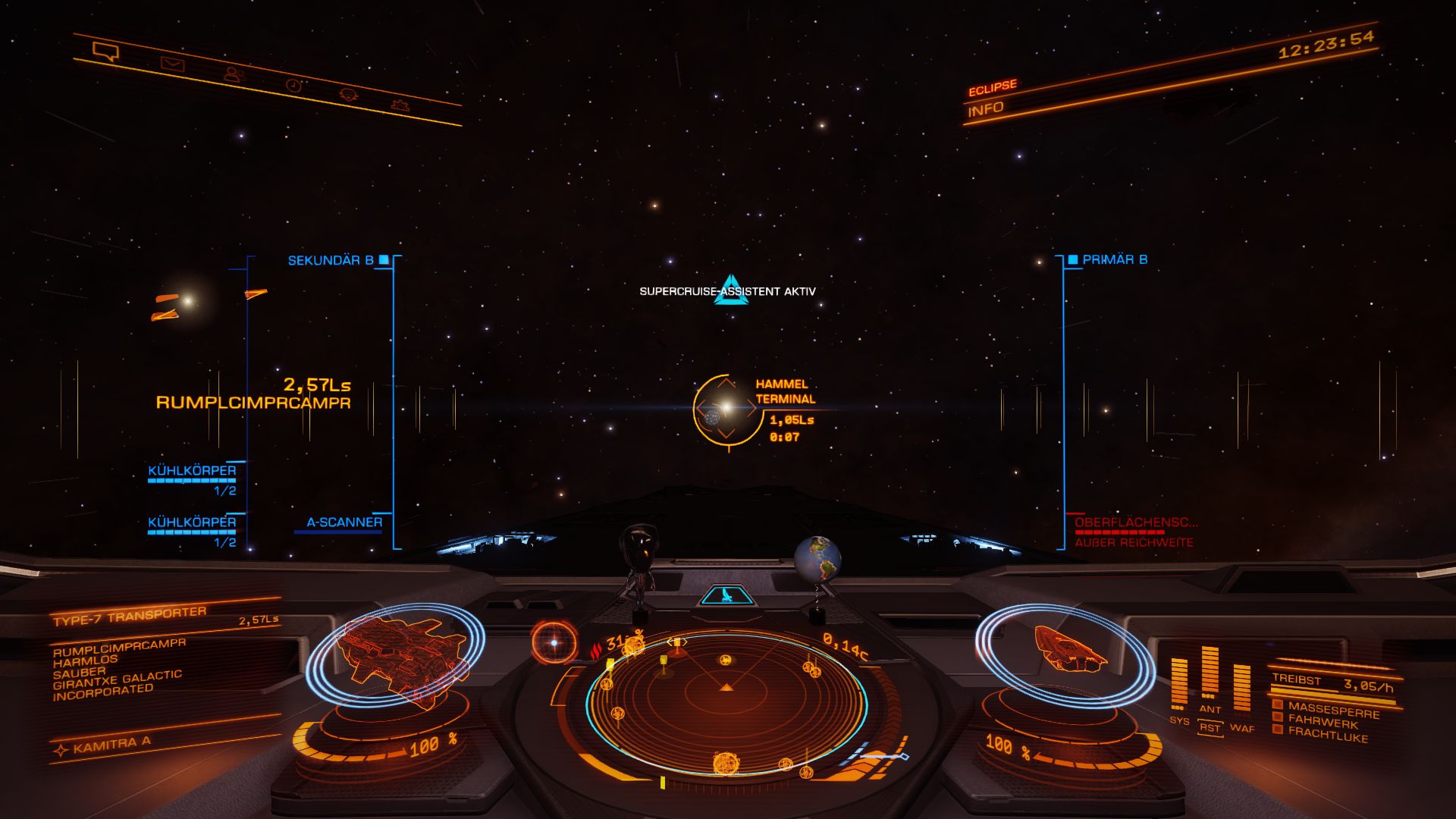Click the RST power distributor reset
The height and width of the screenshot is (819, 1456).
coord(1210,728)
